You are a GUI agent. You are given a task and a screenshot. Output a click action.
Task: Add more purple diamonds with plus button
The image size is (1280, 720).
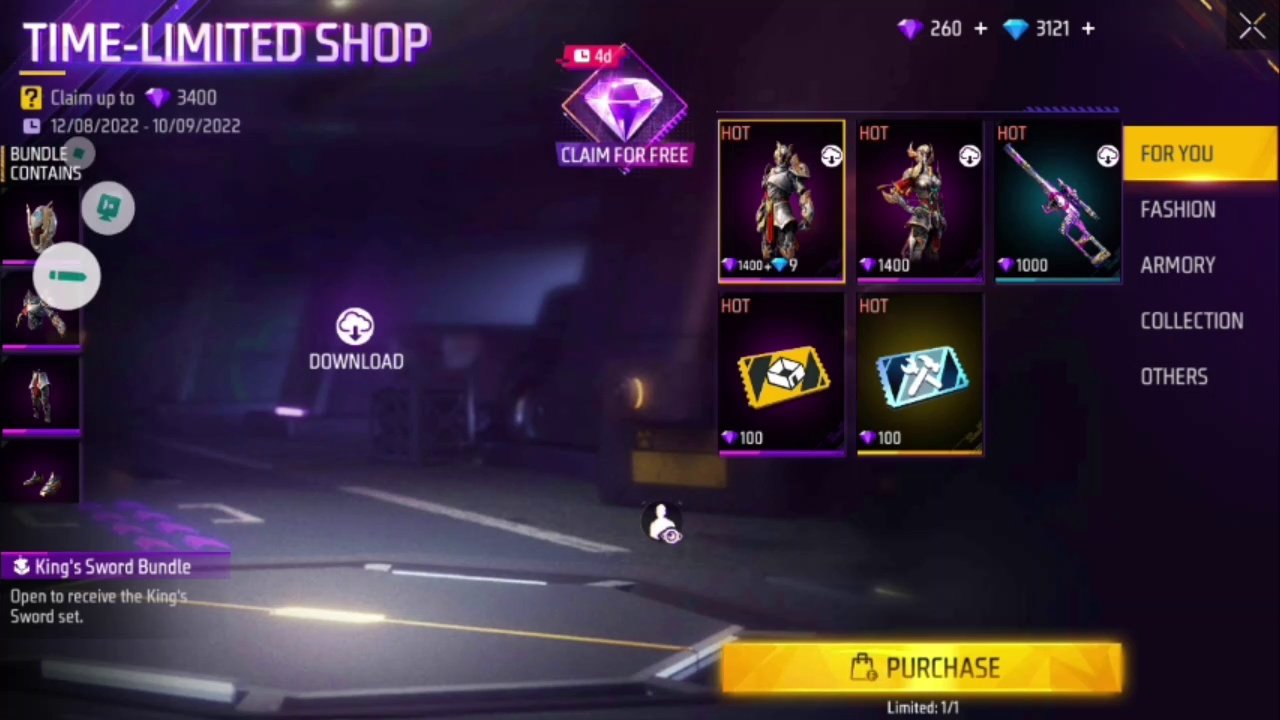pyautogui.click(x=980, y=29)
